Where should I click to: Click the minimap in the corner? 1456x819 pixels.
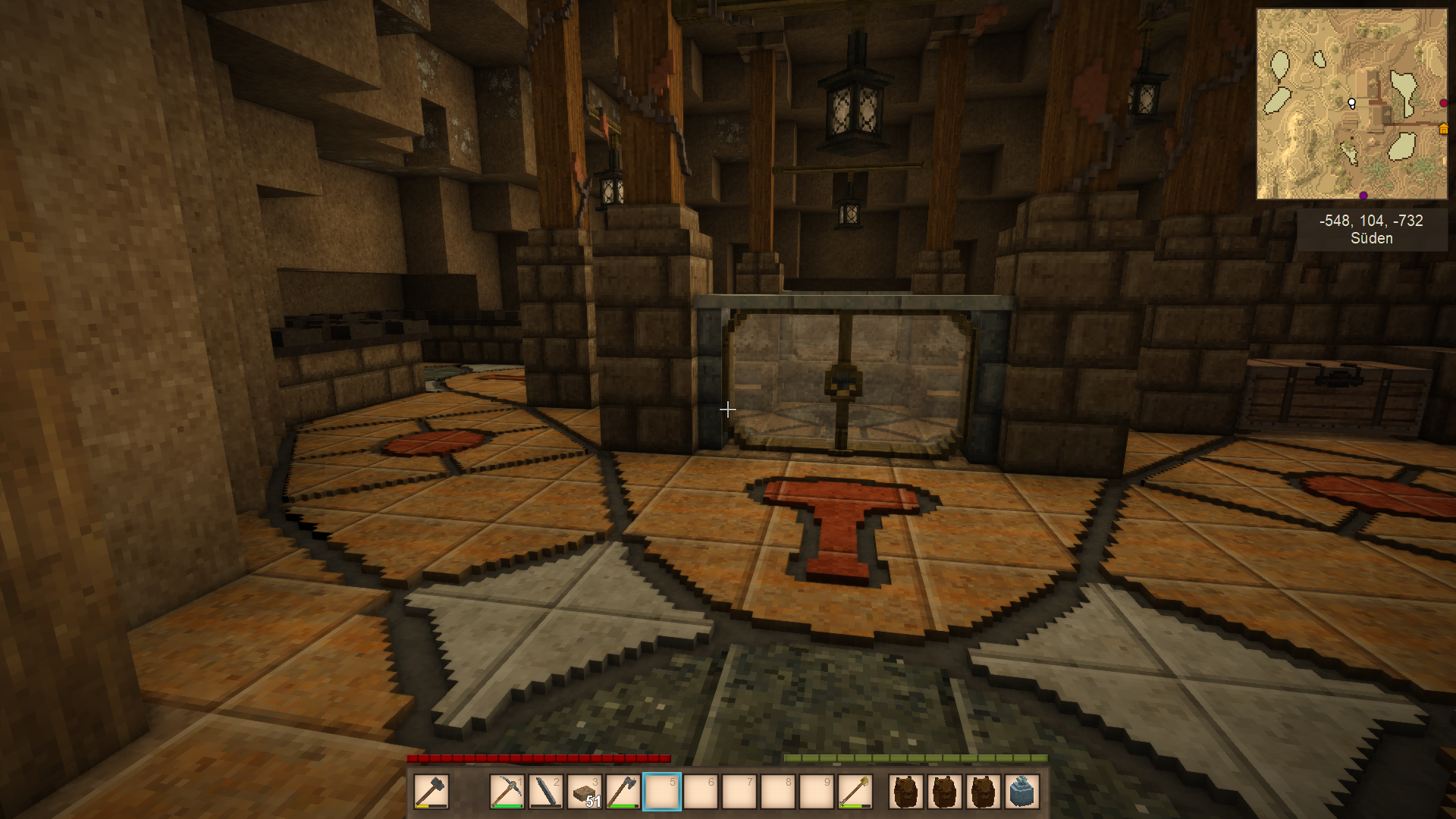pyautogui.click(x=1351, y=104)
